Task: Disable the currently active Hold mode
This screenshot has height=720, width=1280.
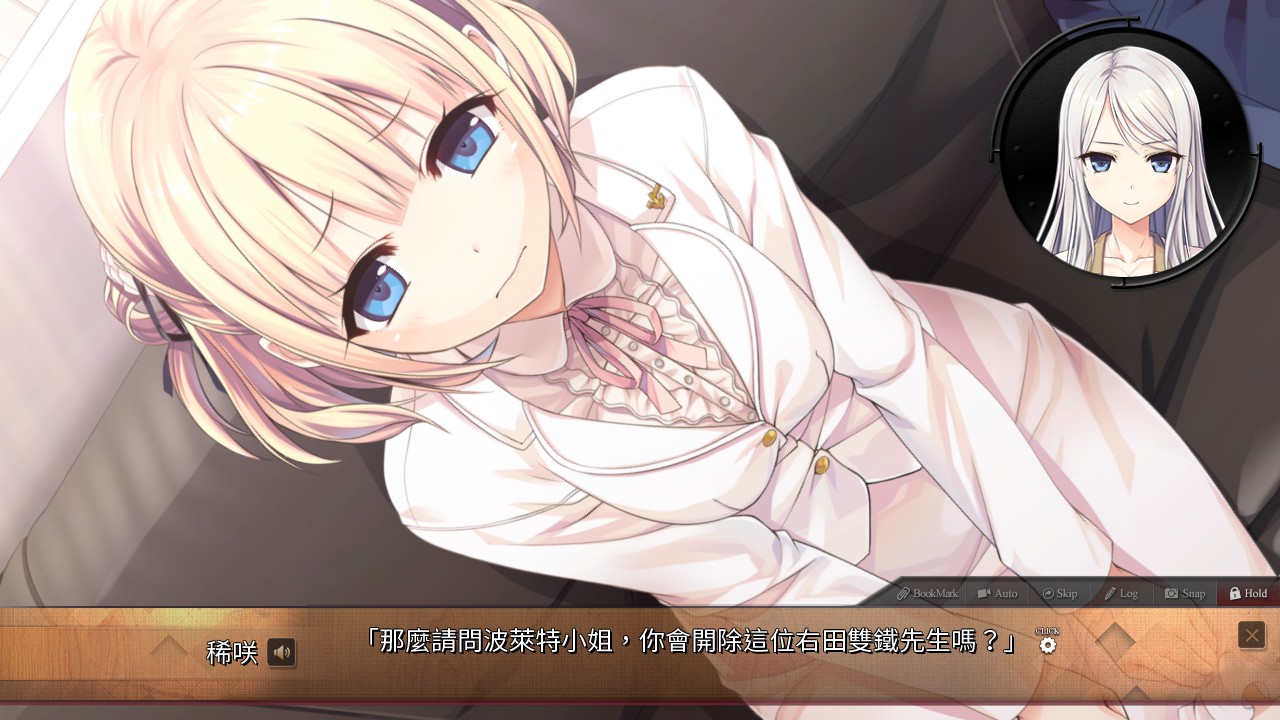Action: [x=1246, y=593]
